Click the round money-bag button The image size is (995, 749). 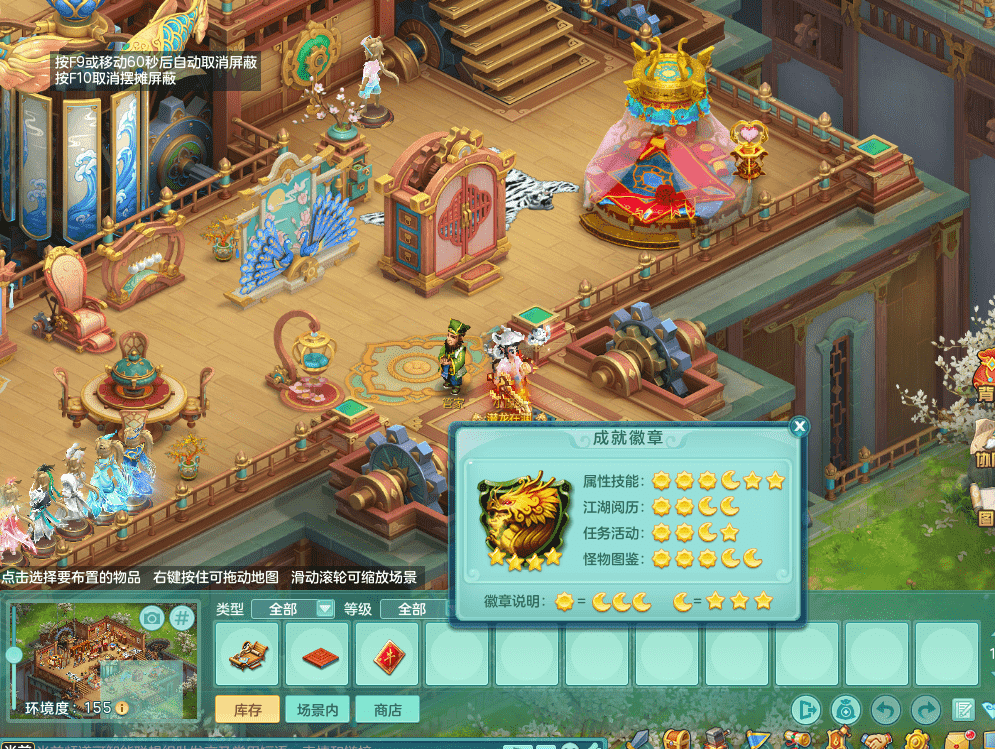[846, 710]
